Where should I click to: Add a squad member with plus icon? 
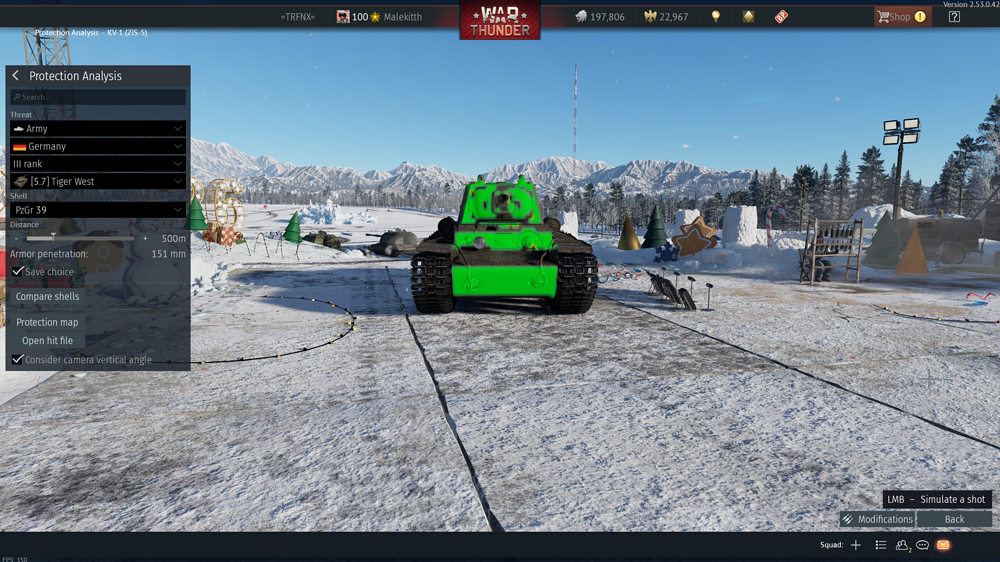[x=856, y=545]
